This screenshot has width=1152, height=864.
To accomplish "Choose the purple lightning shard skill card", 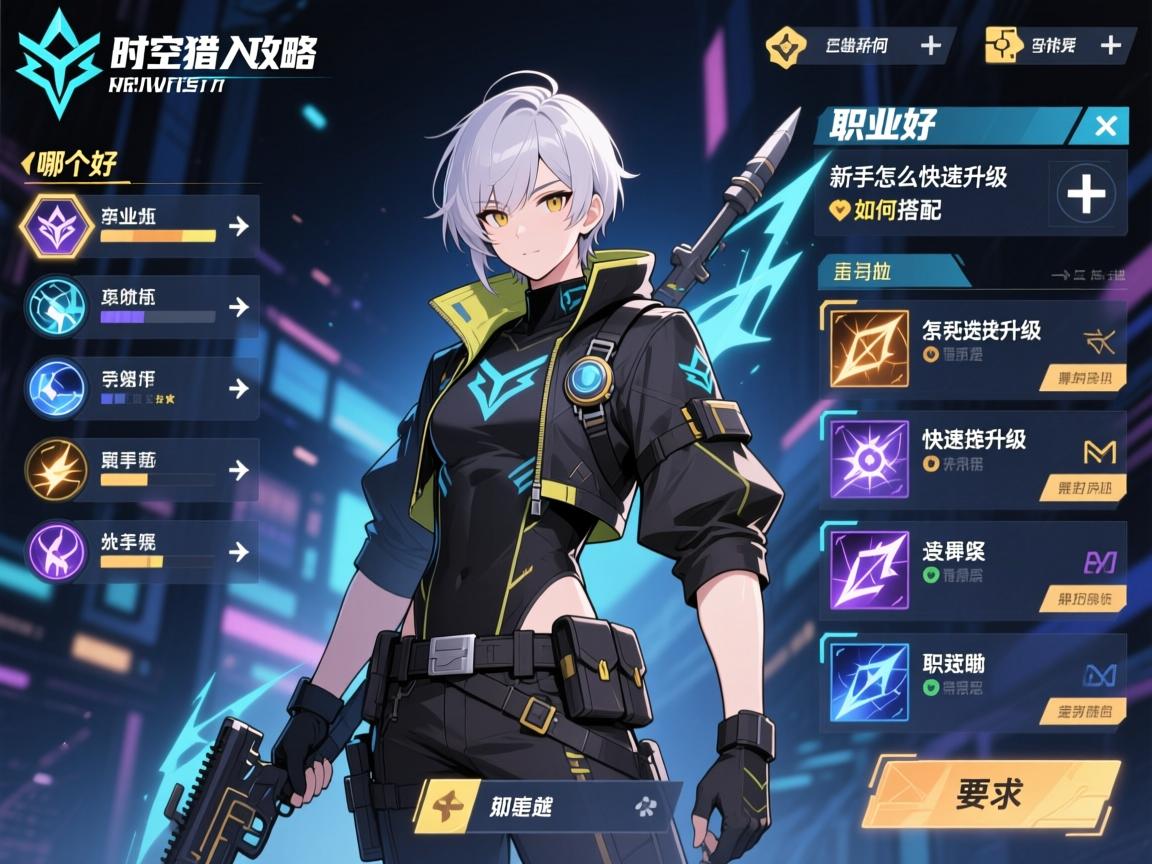I will (x=972, y=570).
